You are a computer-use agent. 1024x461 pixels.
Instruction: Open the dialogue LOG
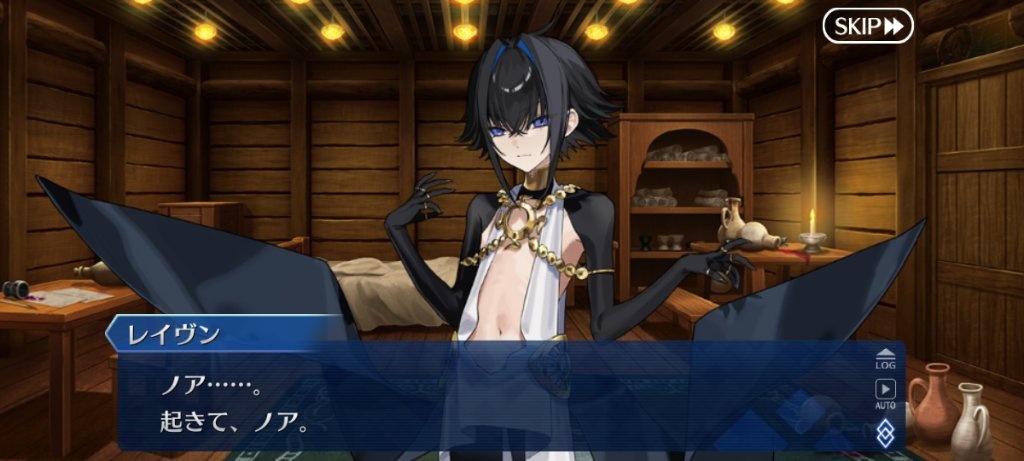point(885,357)
